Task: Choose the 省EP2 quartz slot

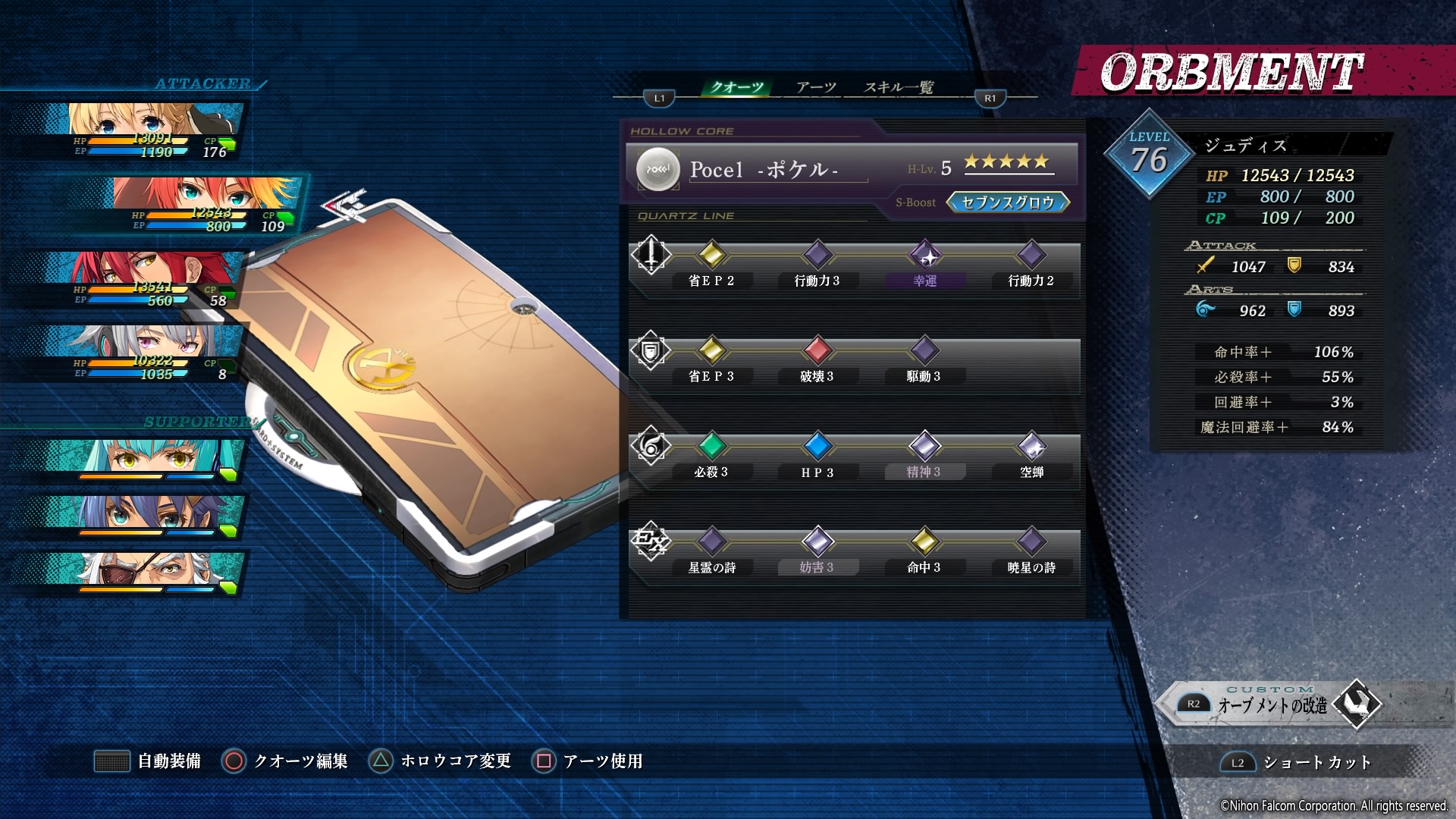Action: (x=711, y=256)
